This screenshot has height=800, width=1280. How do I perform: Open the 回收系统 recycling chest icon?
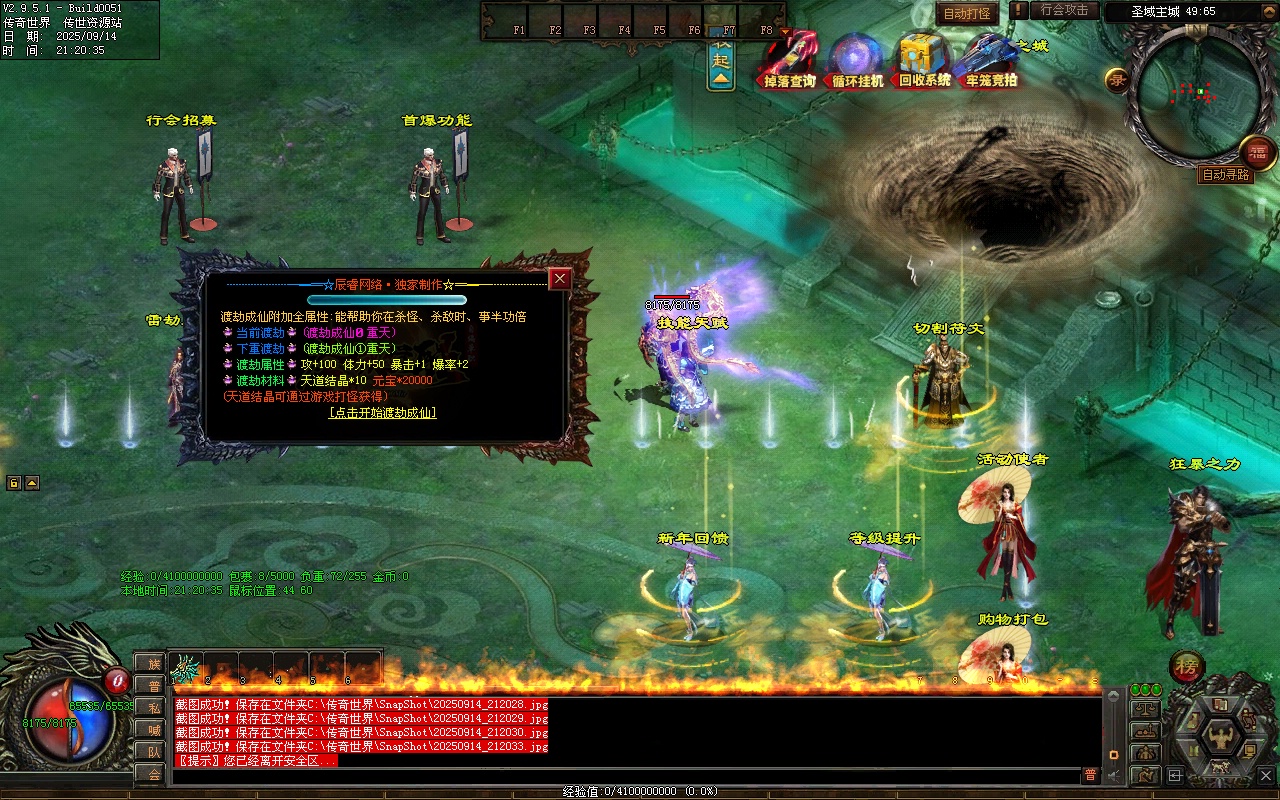pyautogui.click(x=924, y=61)
